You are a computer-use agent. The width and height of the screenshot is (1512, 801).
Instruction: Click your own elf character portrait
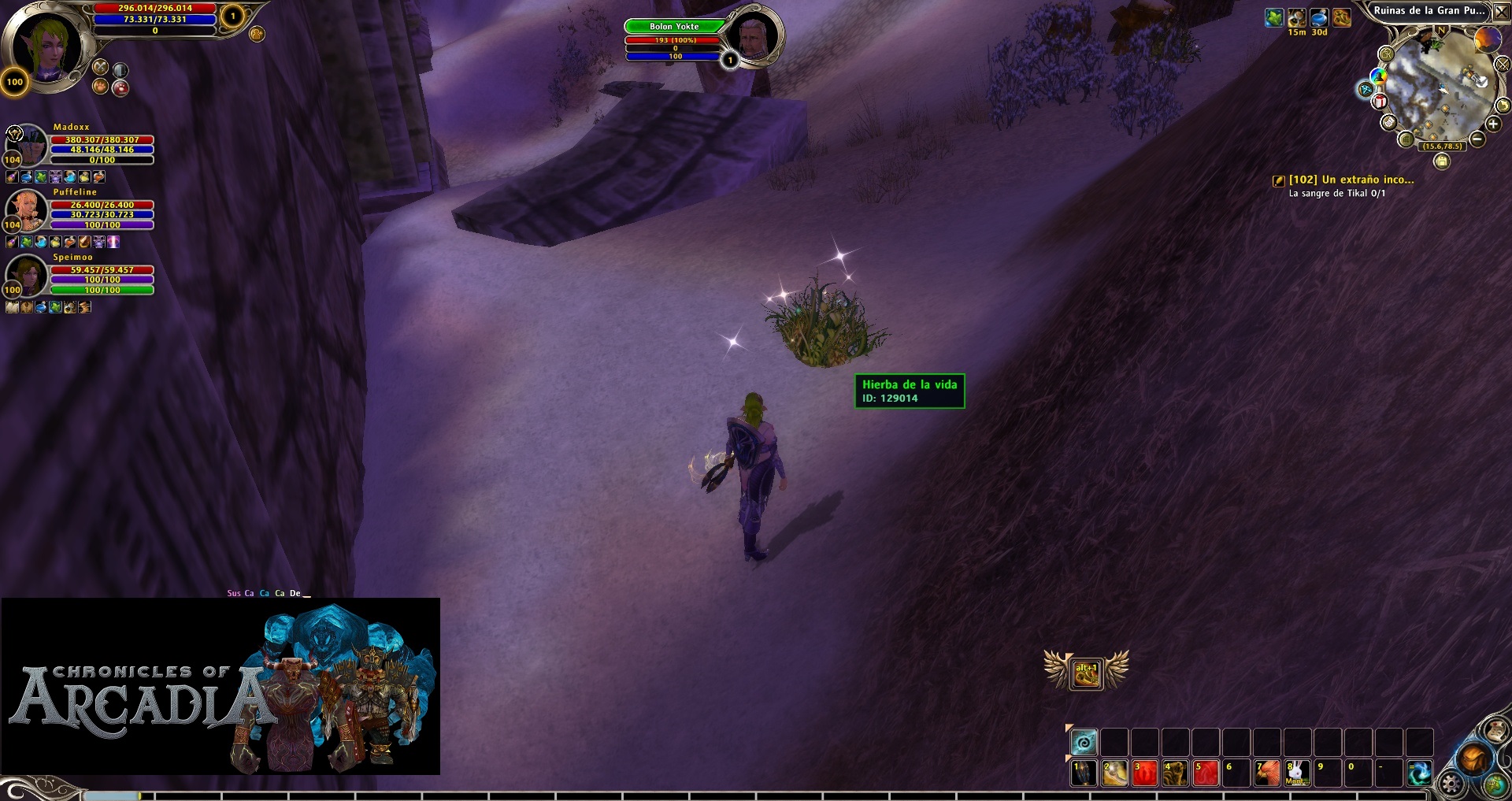coord(47,47)
